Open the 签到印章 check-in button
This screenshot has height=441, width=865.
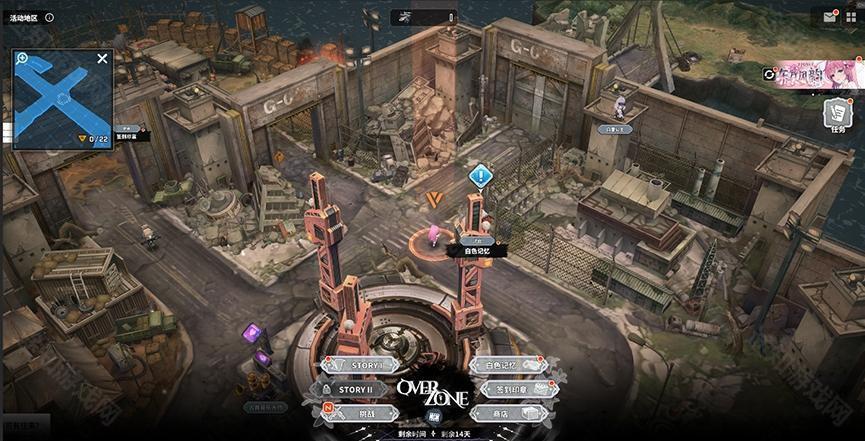(512, 389)
